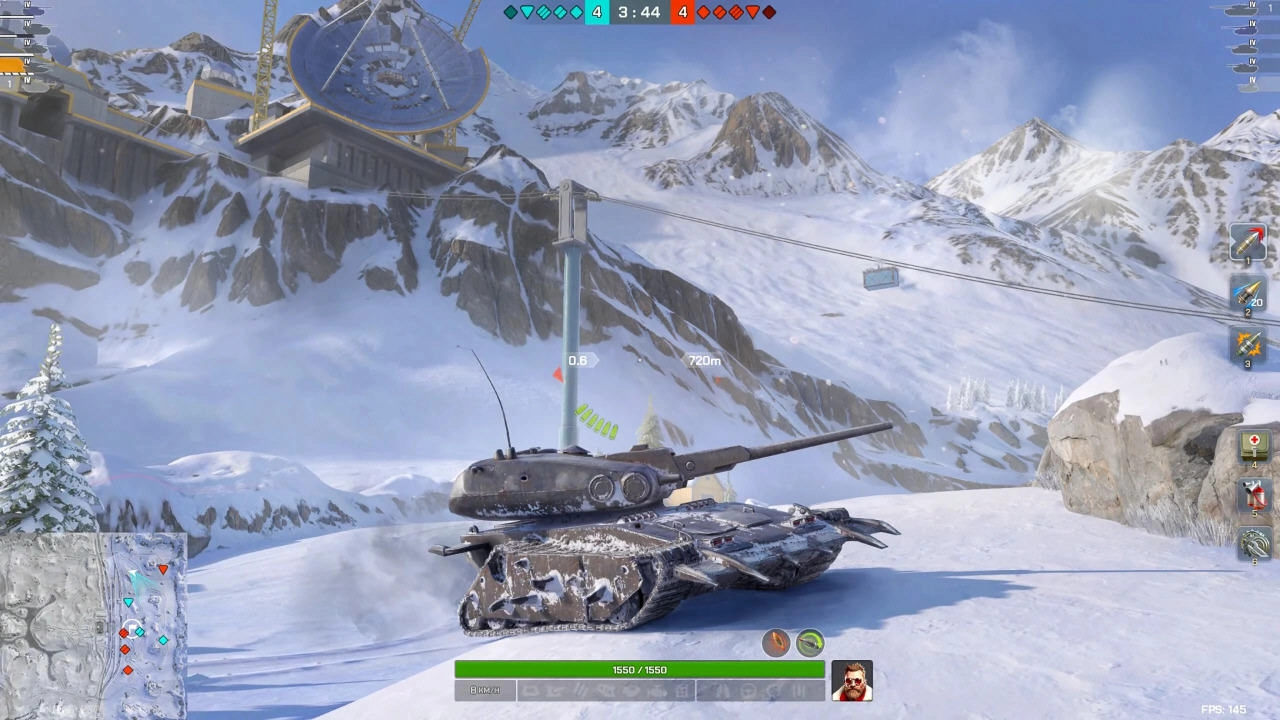Click the orange shell round icon

(776, 643)
